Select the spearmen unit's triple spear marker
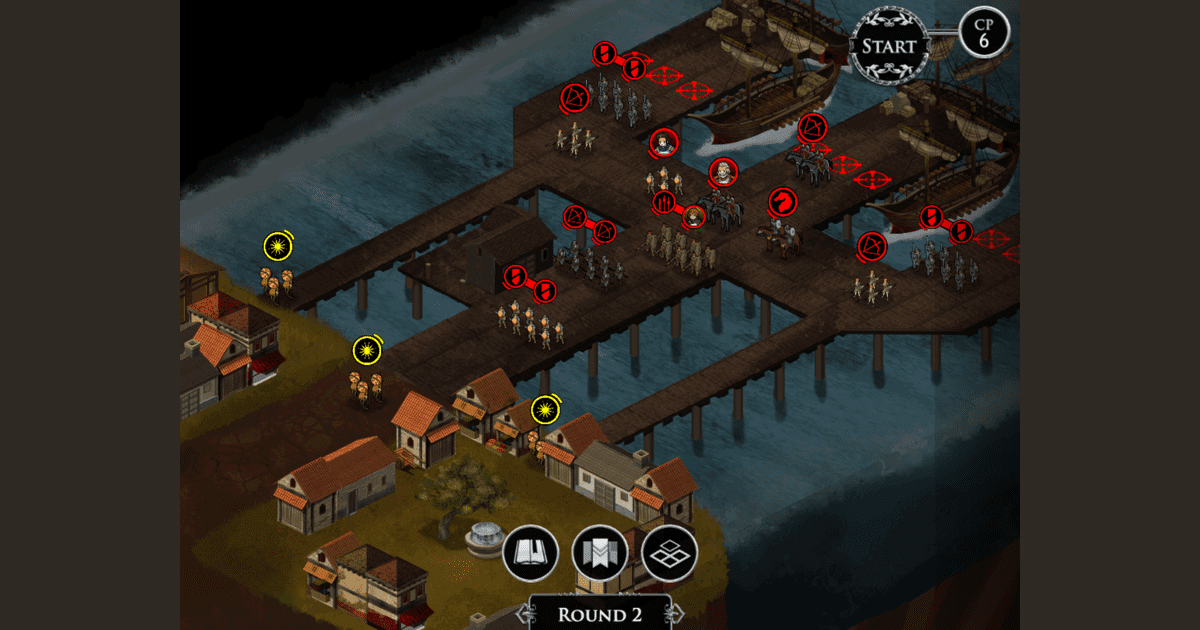Screen dimensions: 1200x630 665,203
